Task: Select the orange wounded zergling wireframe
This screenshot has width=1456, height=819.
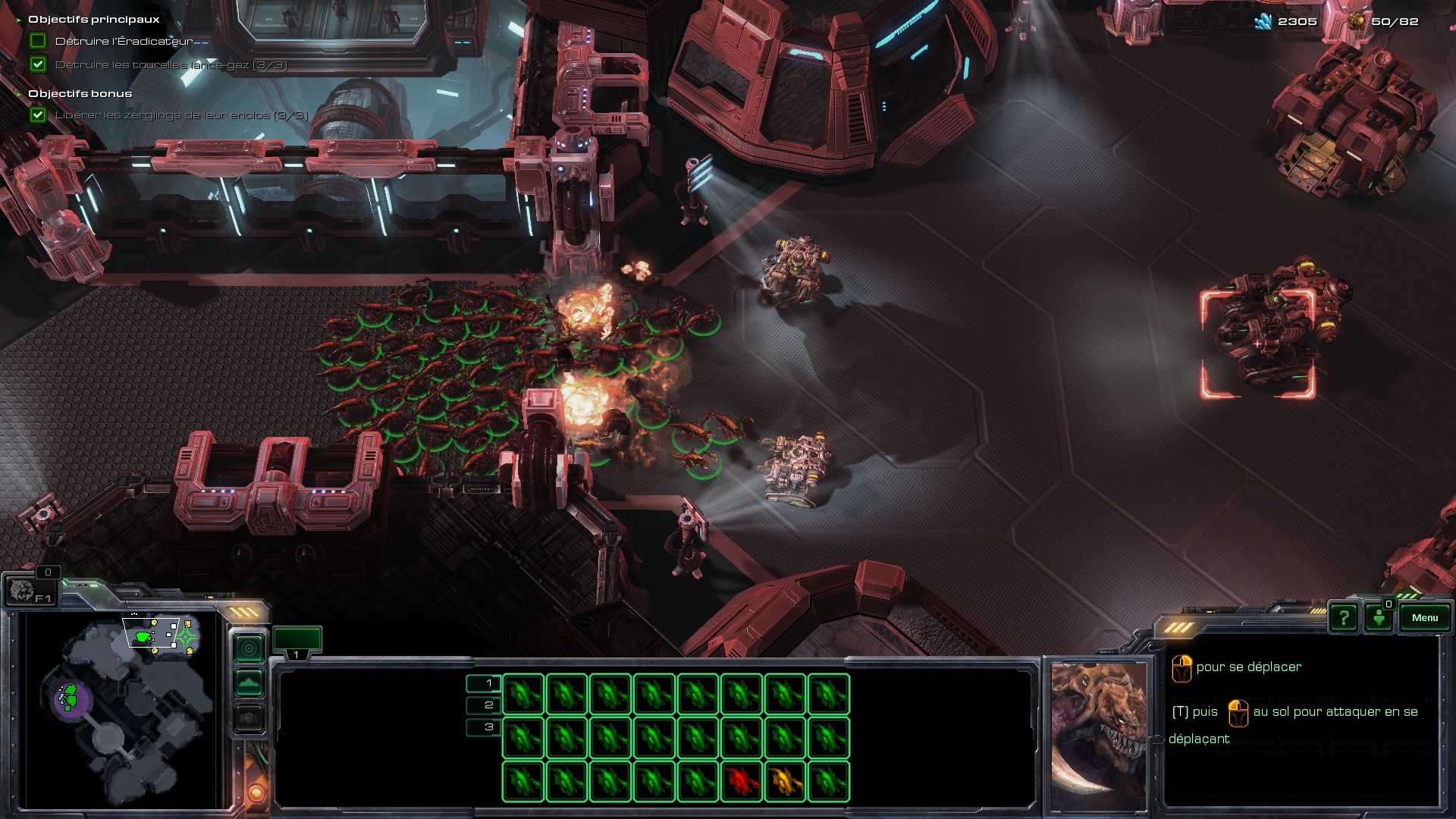Action: coord(785,780)
